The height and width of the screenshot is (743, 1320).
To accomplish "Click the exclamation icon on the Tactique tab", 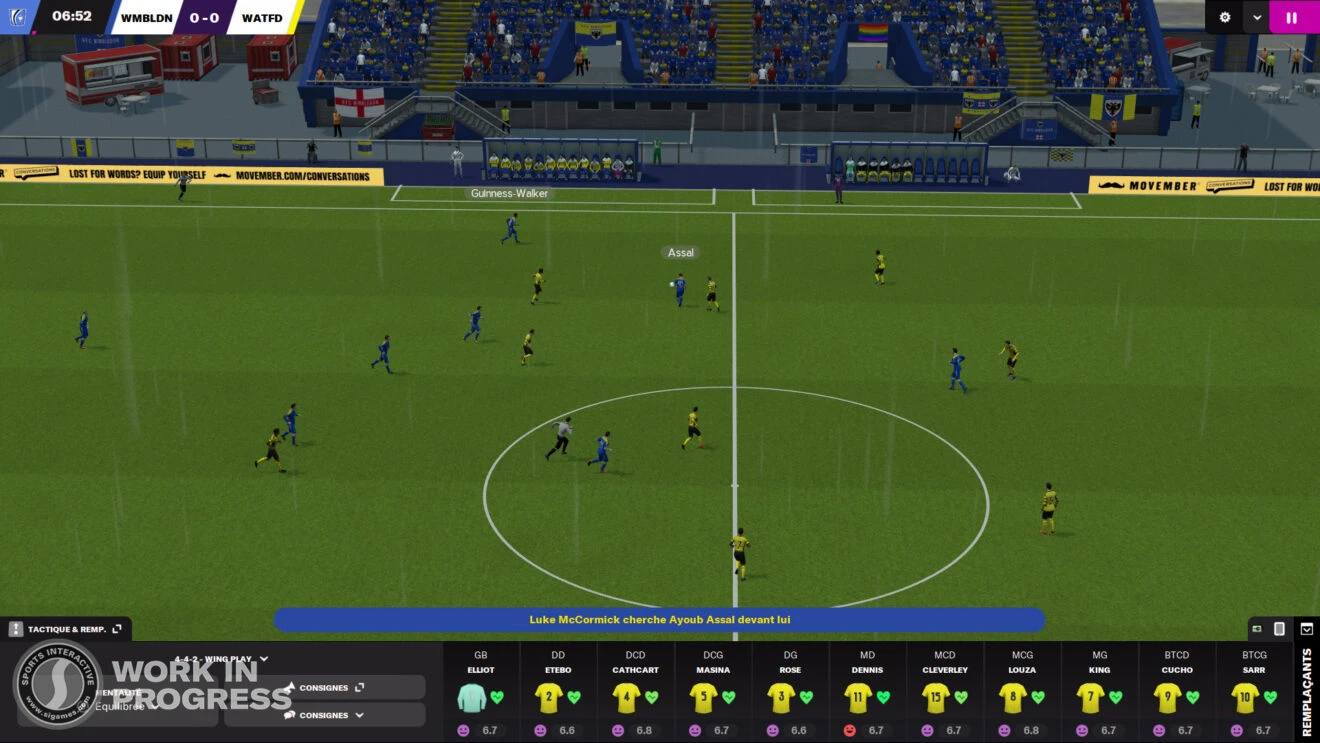I will point(15,628).
